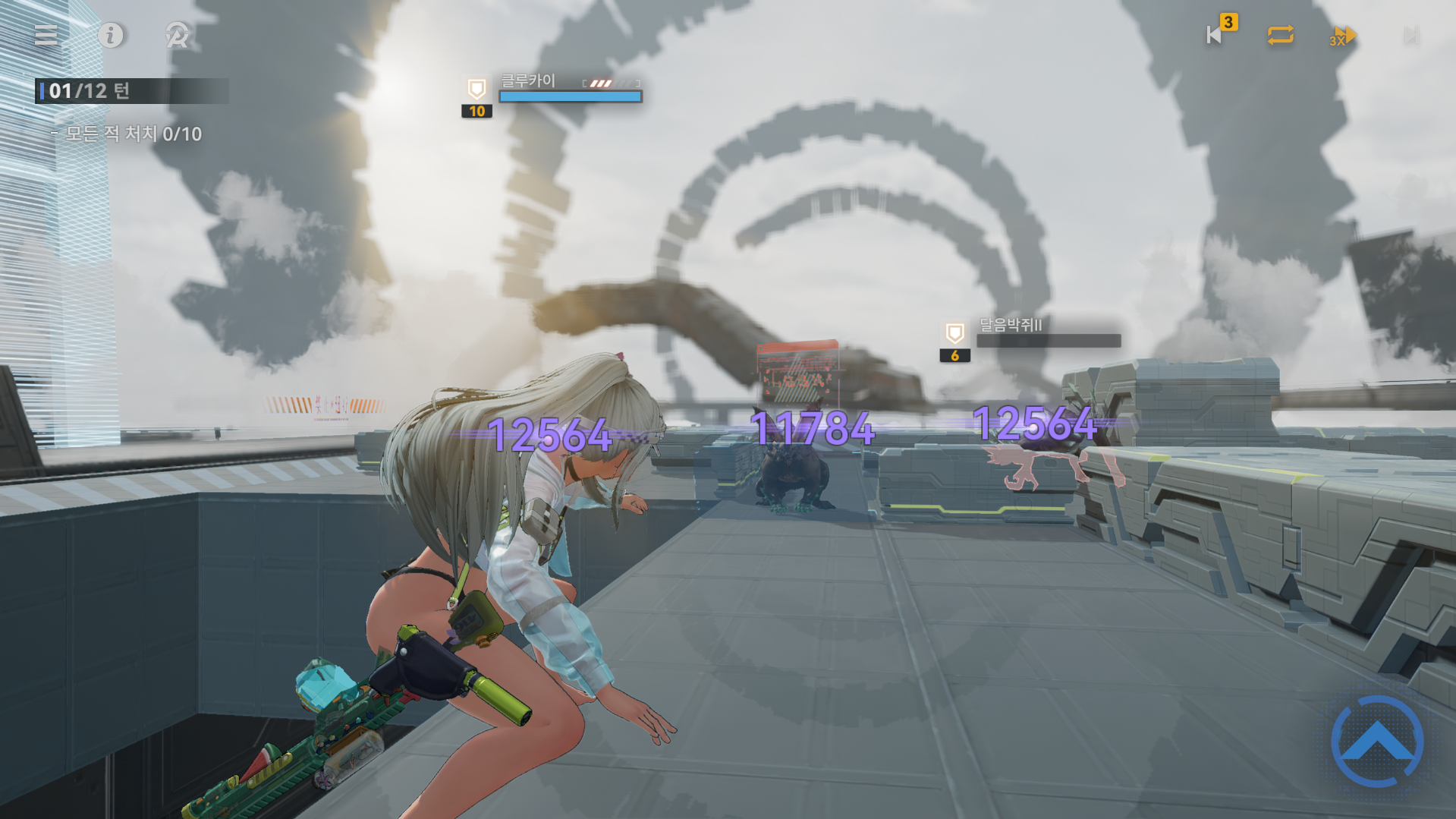Rewind the turn using the undo icon

(1215, 35)
